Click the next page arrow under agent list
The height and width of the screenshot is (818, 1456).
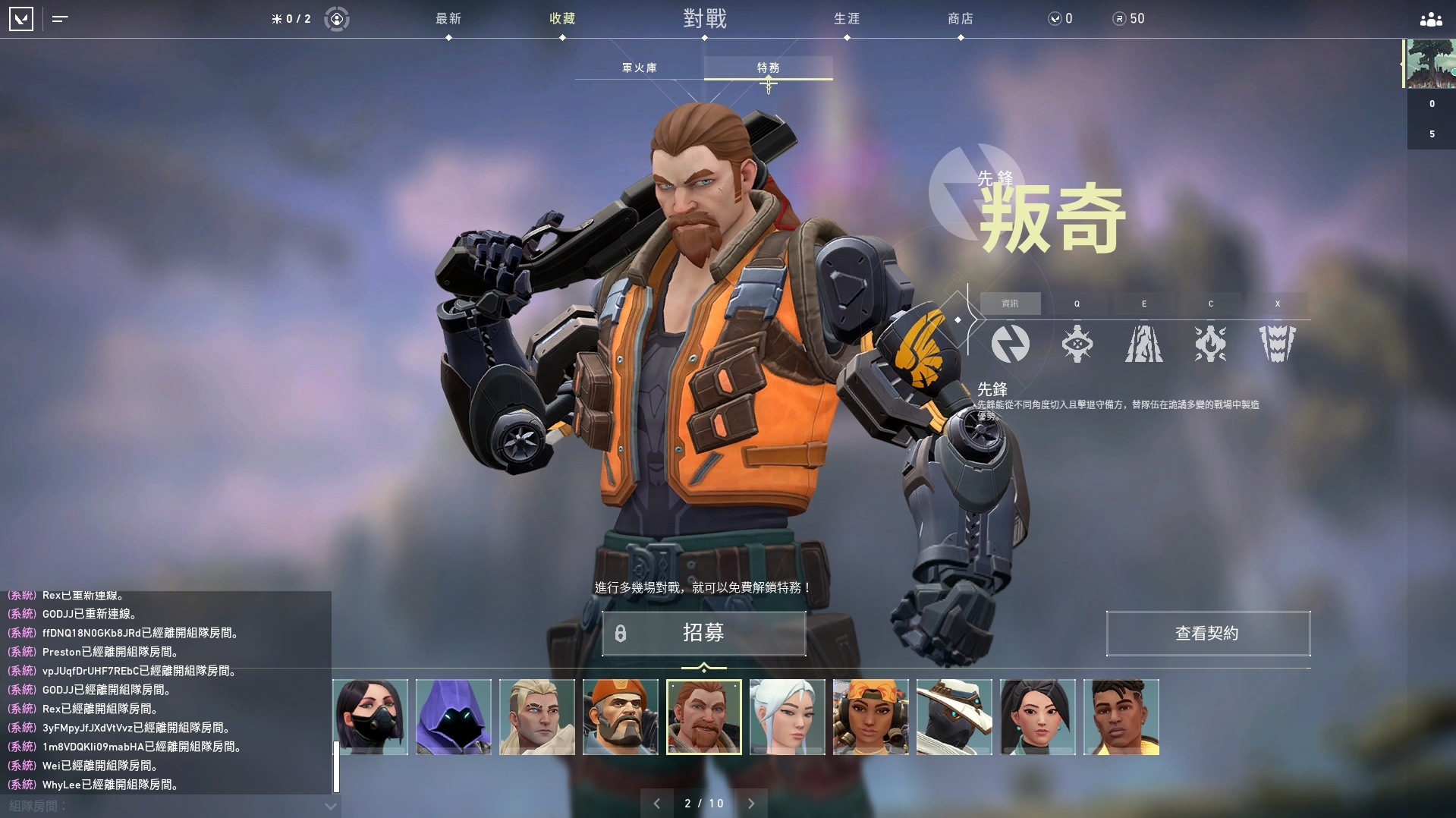[x=751, y=803]
